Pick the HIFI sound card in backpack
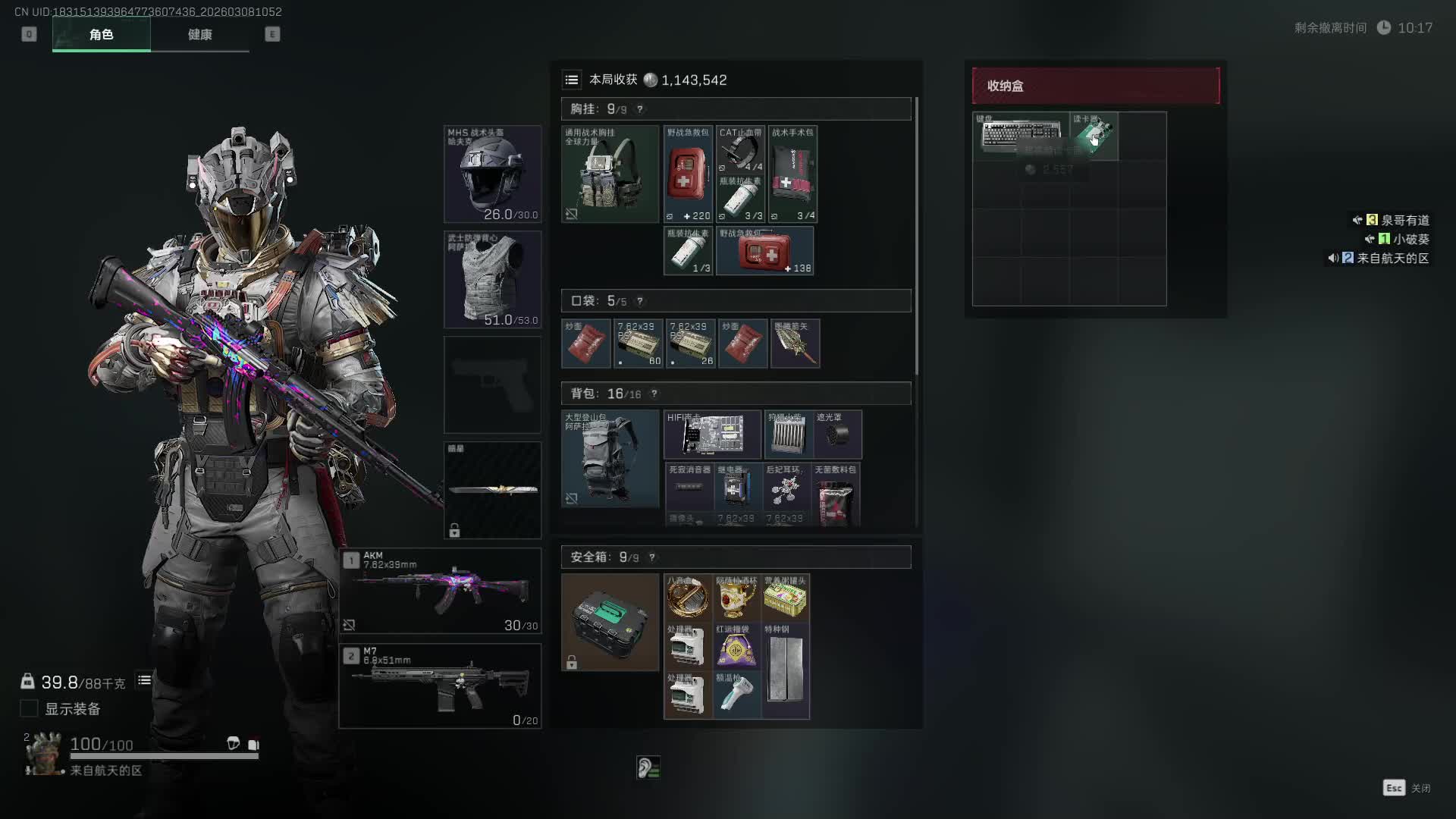Image resolution: width=1456 pixels, height=819 pixels. [712, 435]
